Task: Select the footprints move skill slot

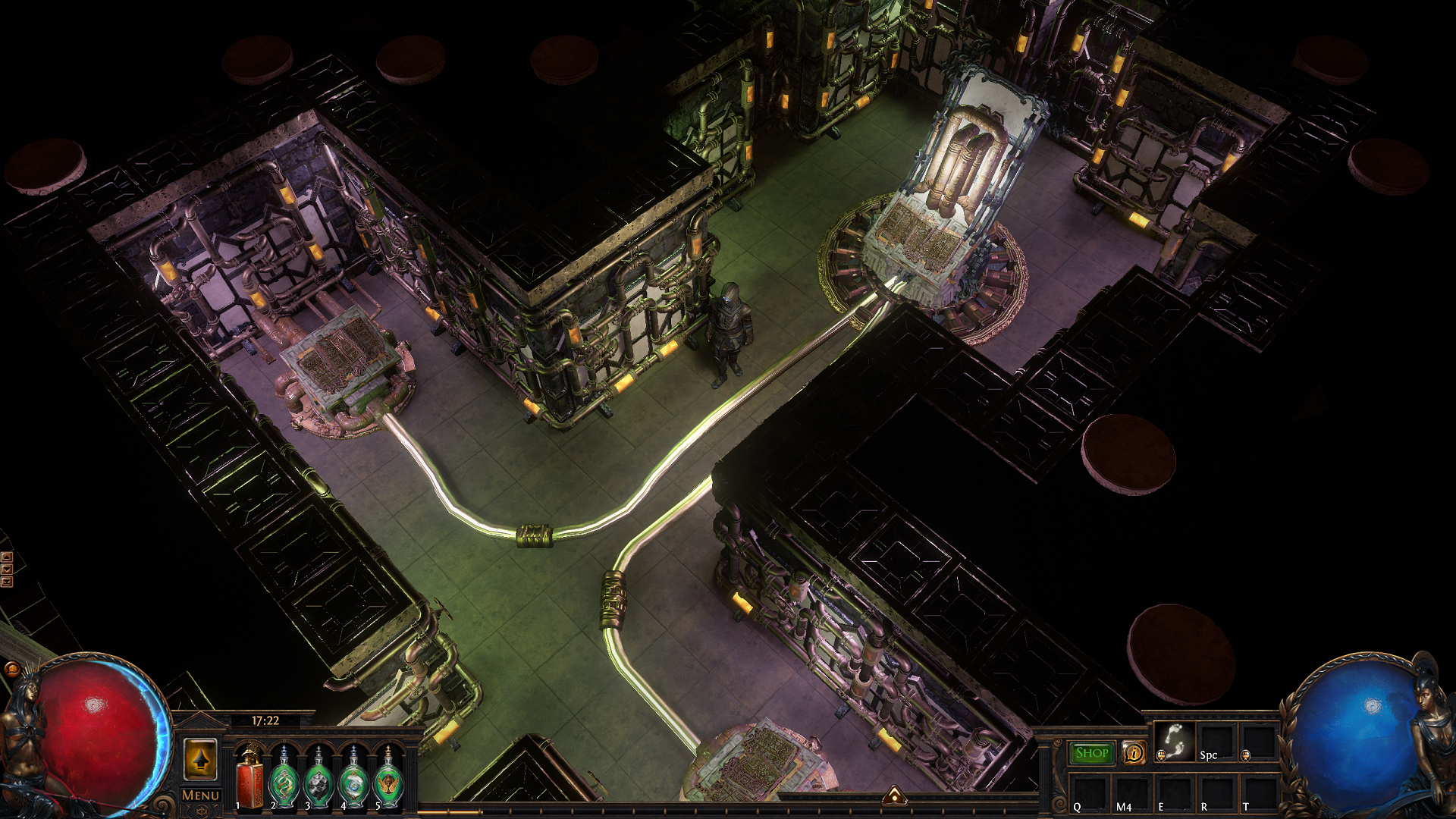Action: click(x=1175, y=741)
